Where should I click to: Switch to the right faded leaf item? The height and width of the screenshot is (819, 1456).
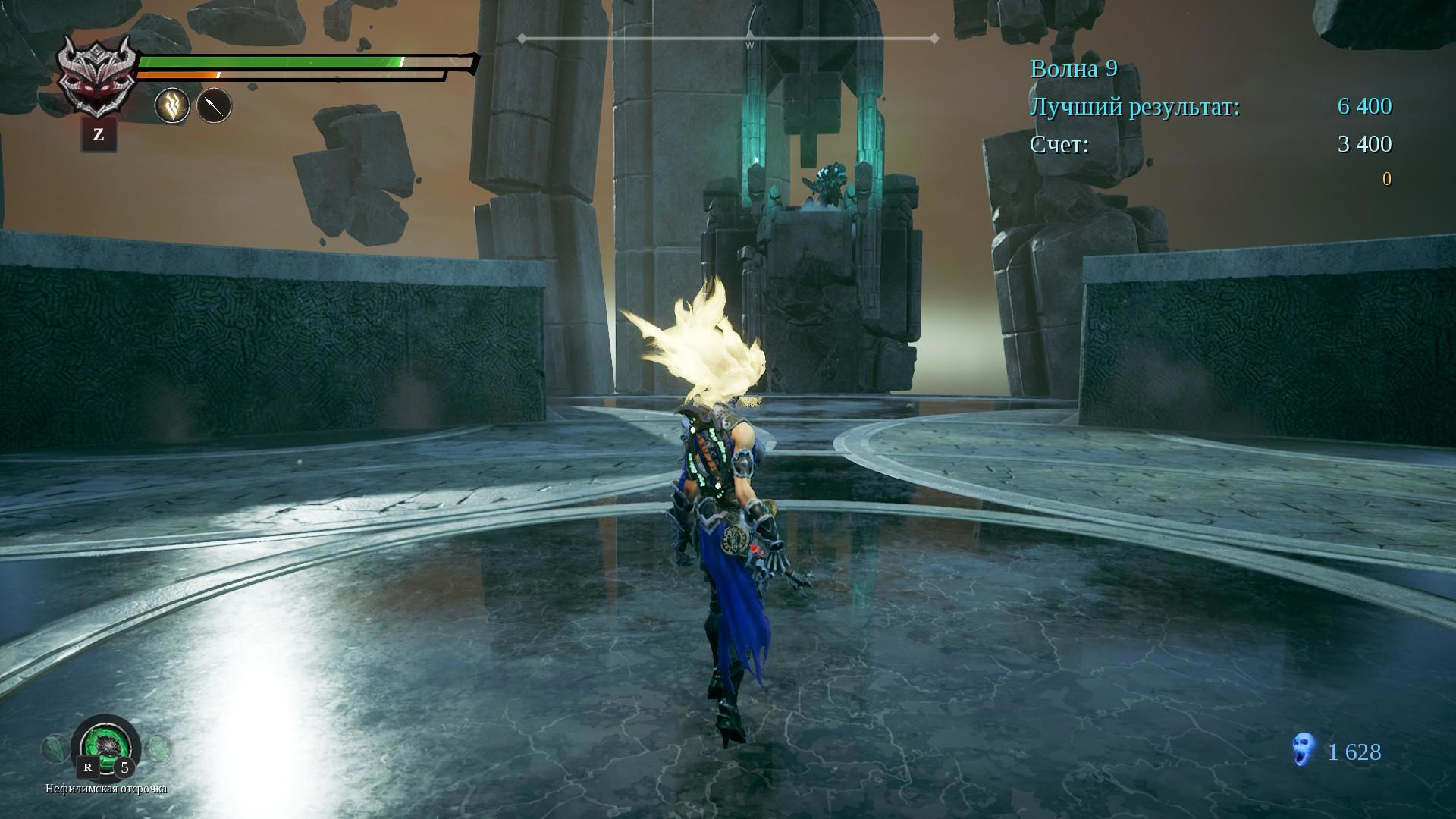(x=159, y=750)
